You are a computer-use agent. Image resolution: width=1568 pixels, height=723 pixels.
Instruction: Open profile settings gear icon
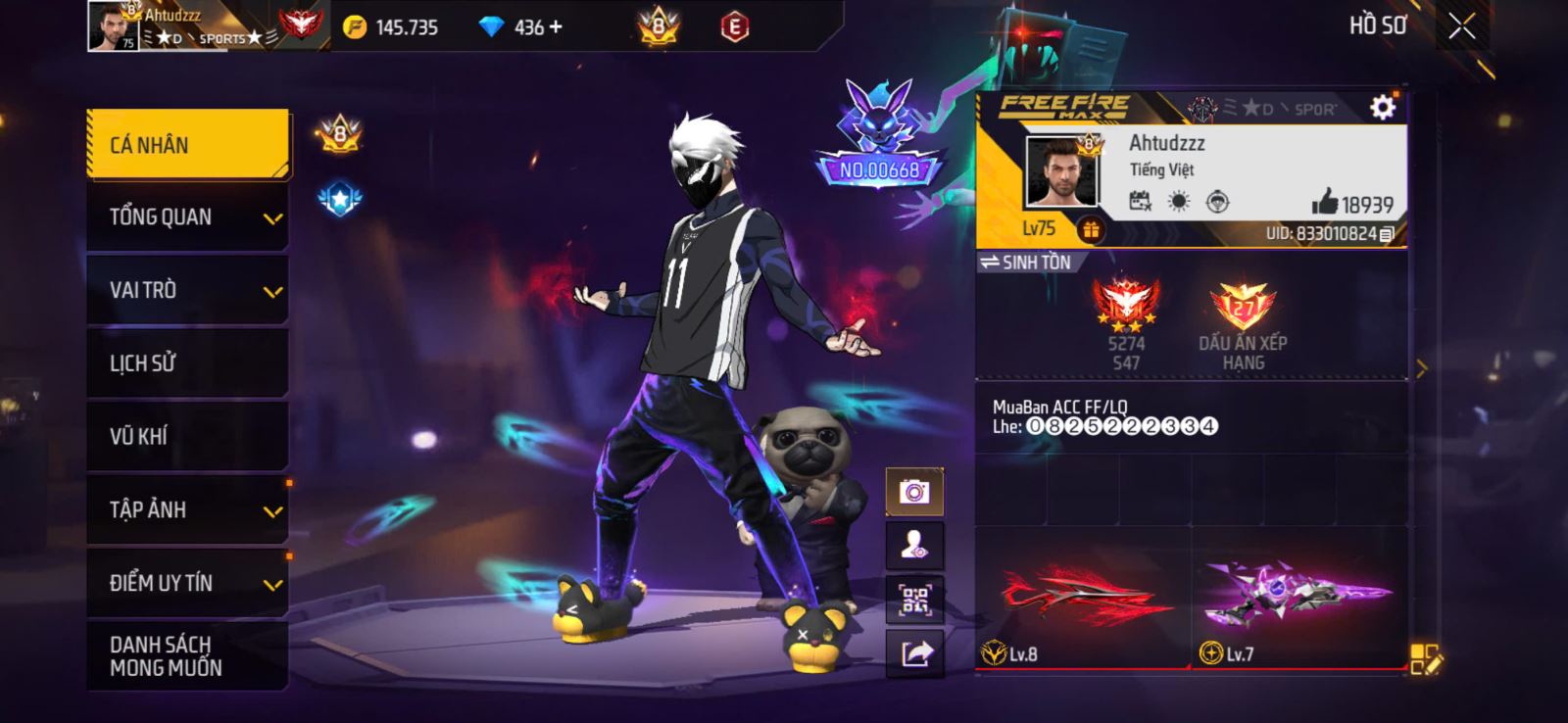[1382, 107]
